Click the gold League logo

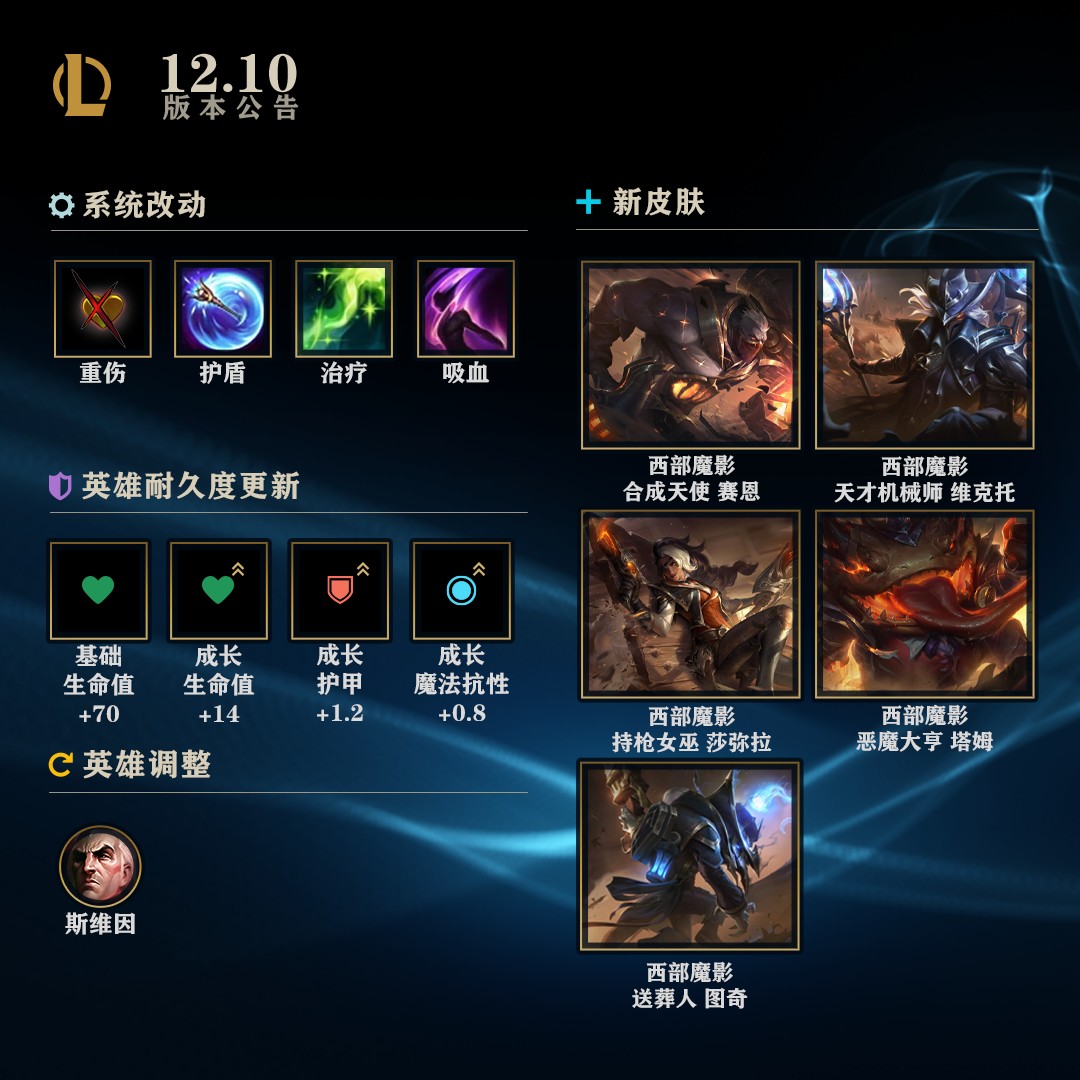[82, 86]
